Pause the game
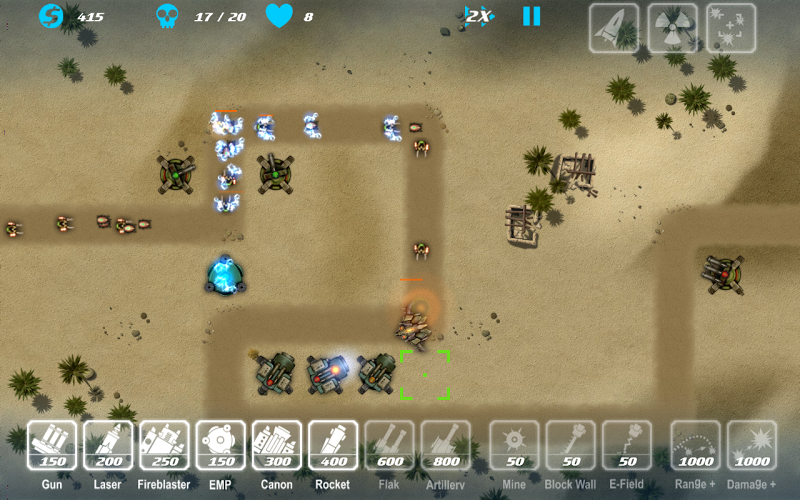800x500 pixels. point(531,16)
